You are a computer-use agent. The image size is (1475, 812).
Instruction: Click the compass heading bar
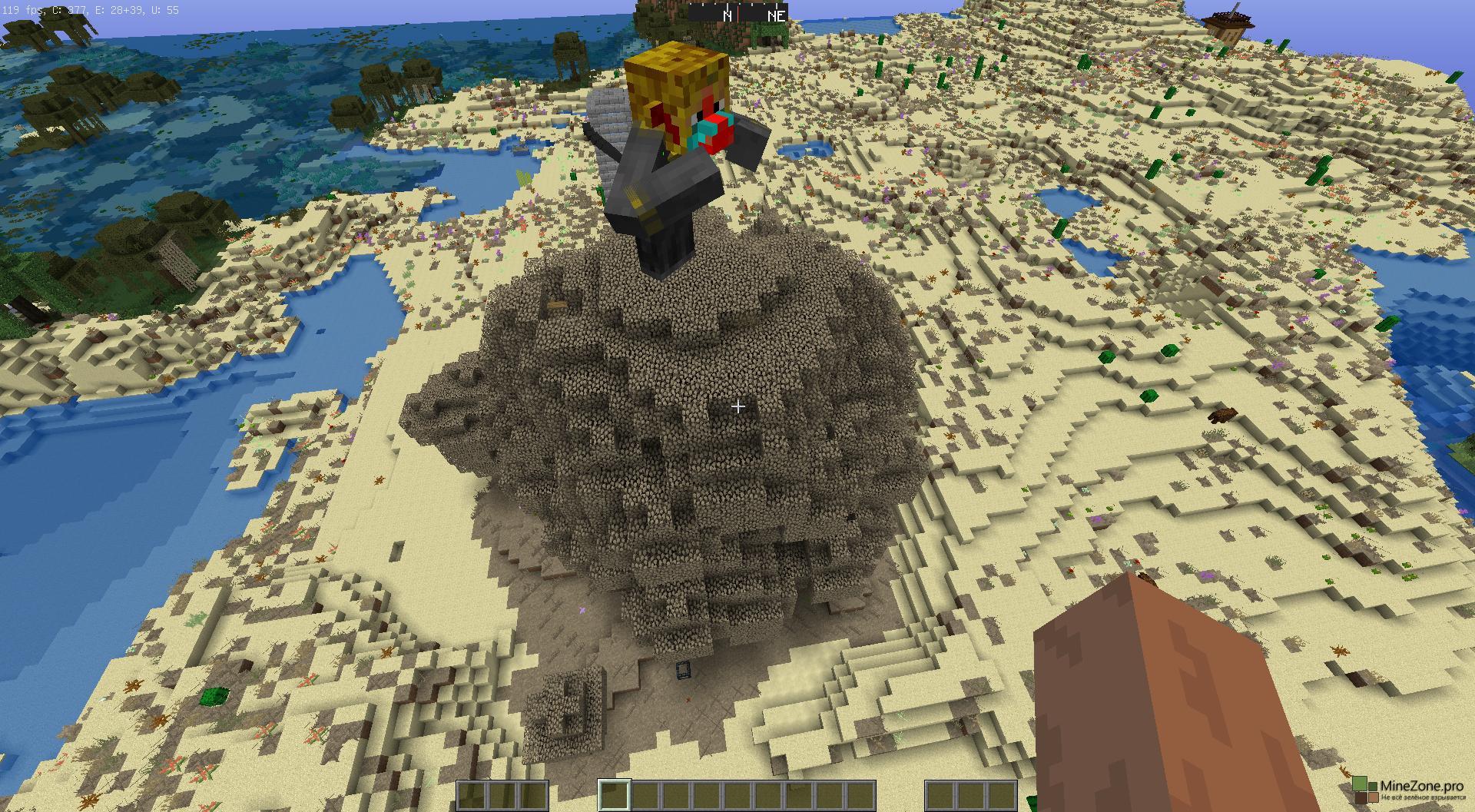coord(737,14)
